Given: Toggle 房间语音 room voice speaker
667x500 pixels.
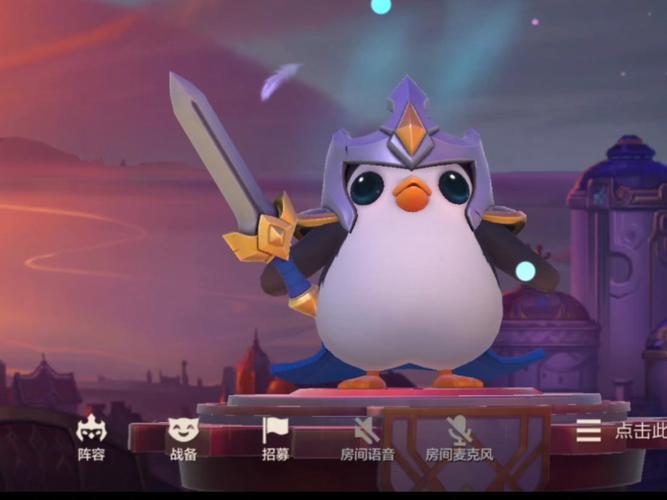Looking at the screenshot, I should point(367,437).
